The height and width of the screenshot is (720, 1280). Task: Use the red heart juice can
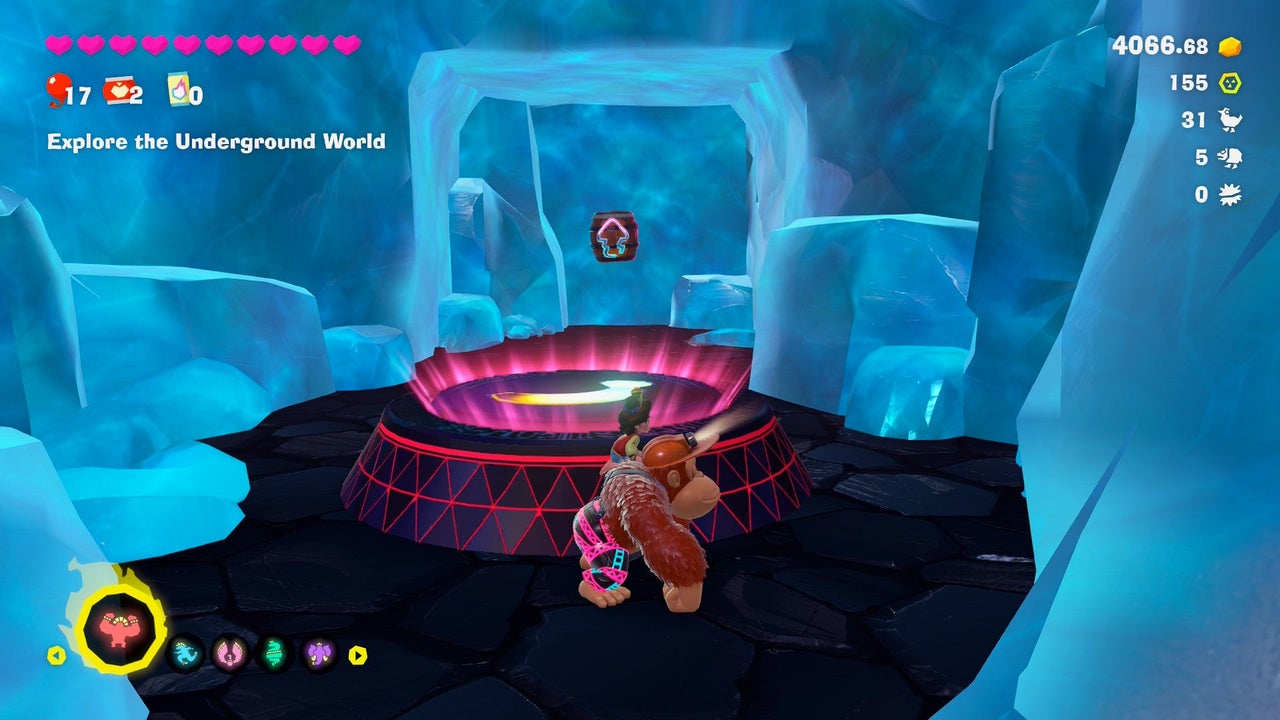[x=117, y=92]
